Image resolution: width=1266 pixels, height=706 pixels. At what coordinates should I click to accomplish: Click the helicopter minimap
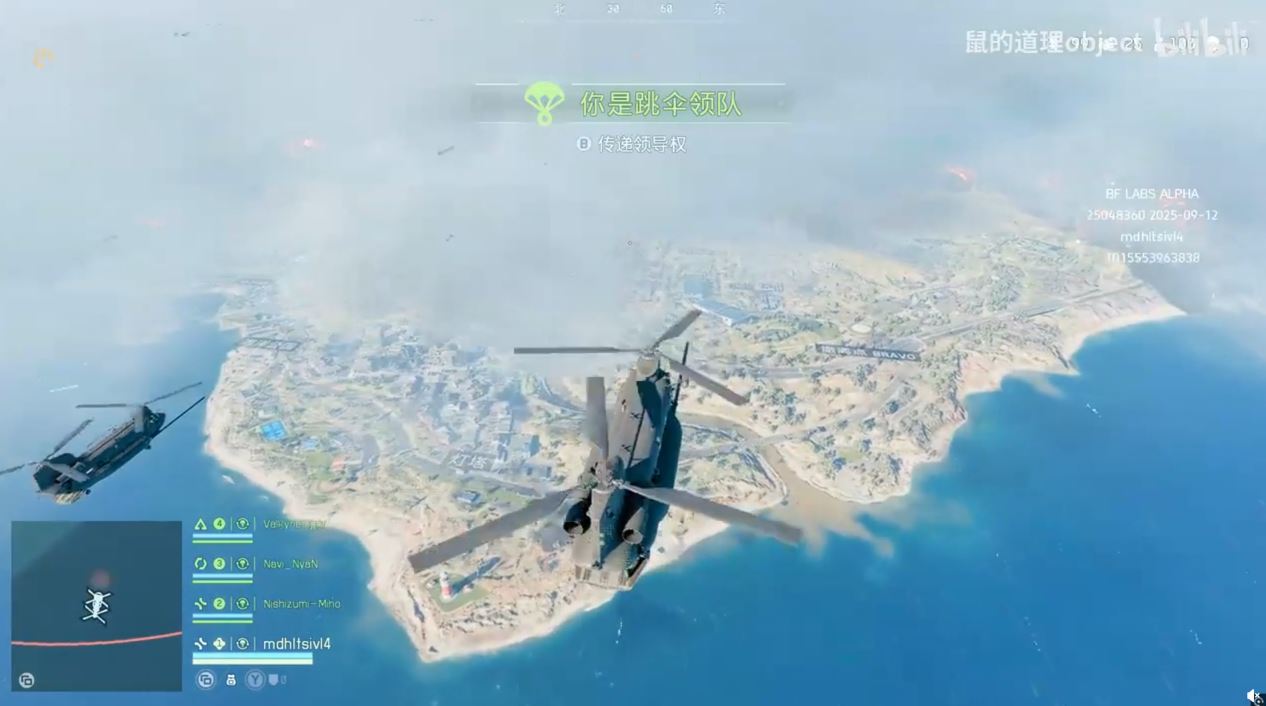point(97,606)
